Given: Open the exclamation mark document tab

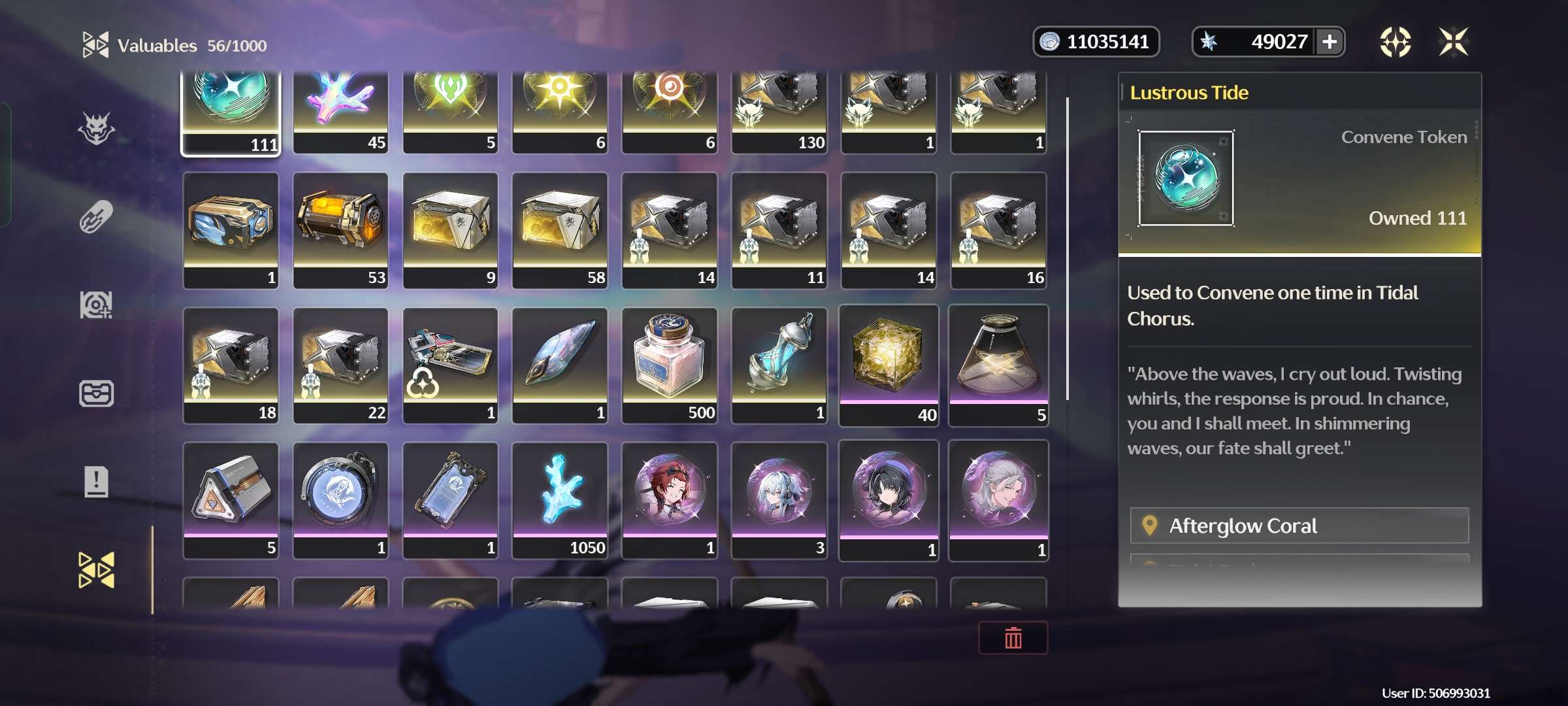Looking at the screenshot, I should 96,482.
